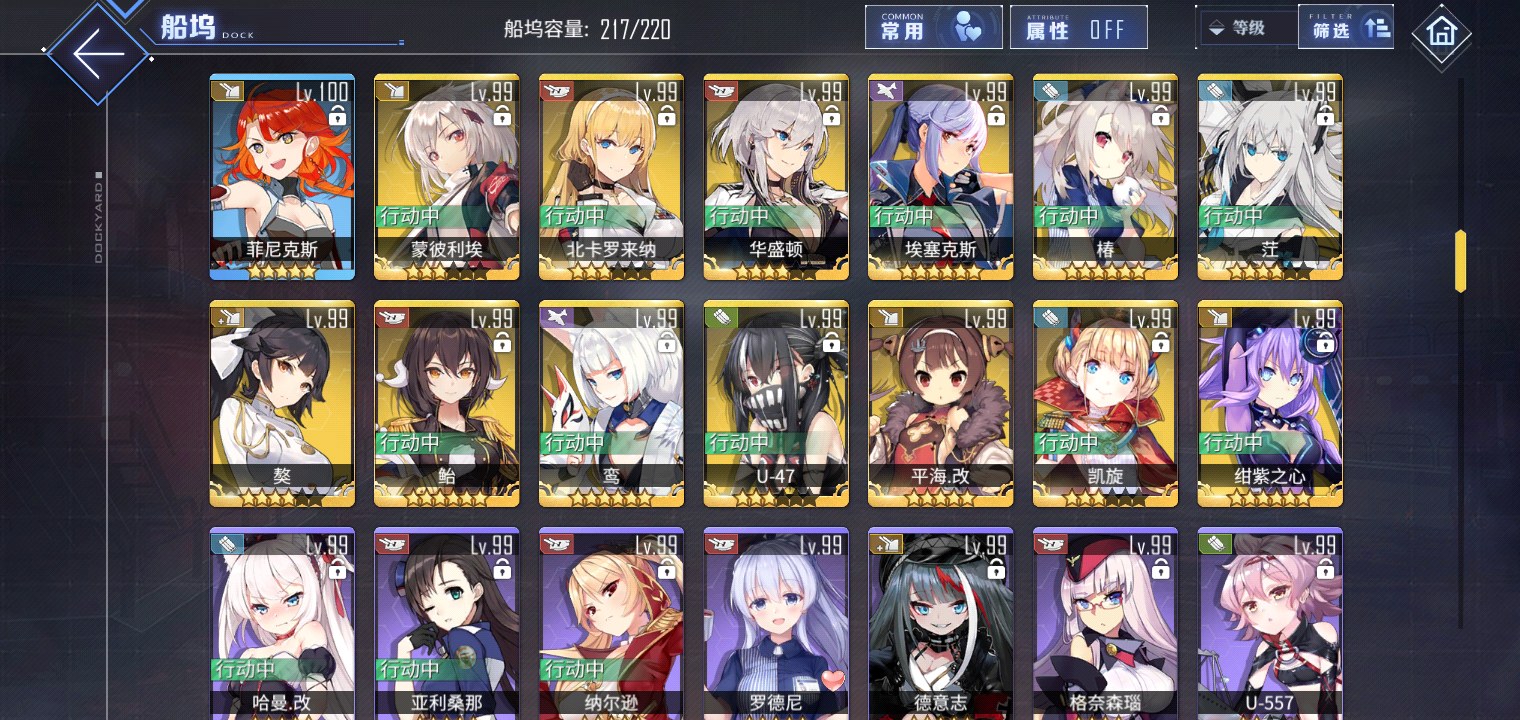The height and width of the screenshot is (720, 1520).
Task: Click the yellow dock scrollbar handle
Action: pos(1460,261)
